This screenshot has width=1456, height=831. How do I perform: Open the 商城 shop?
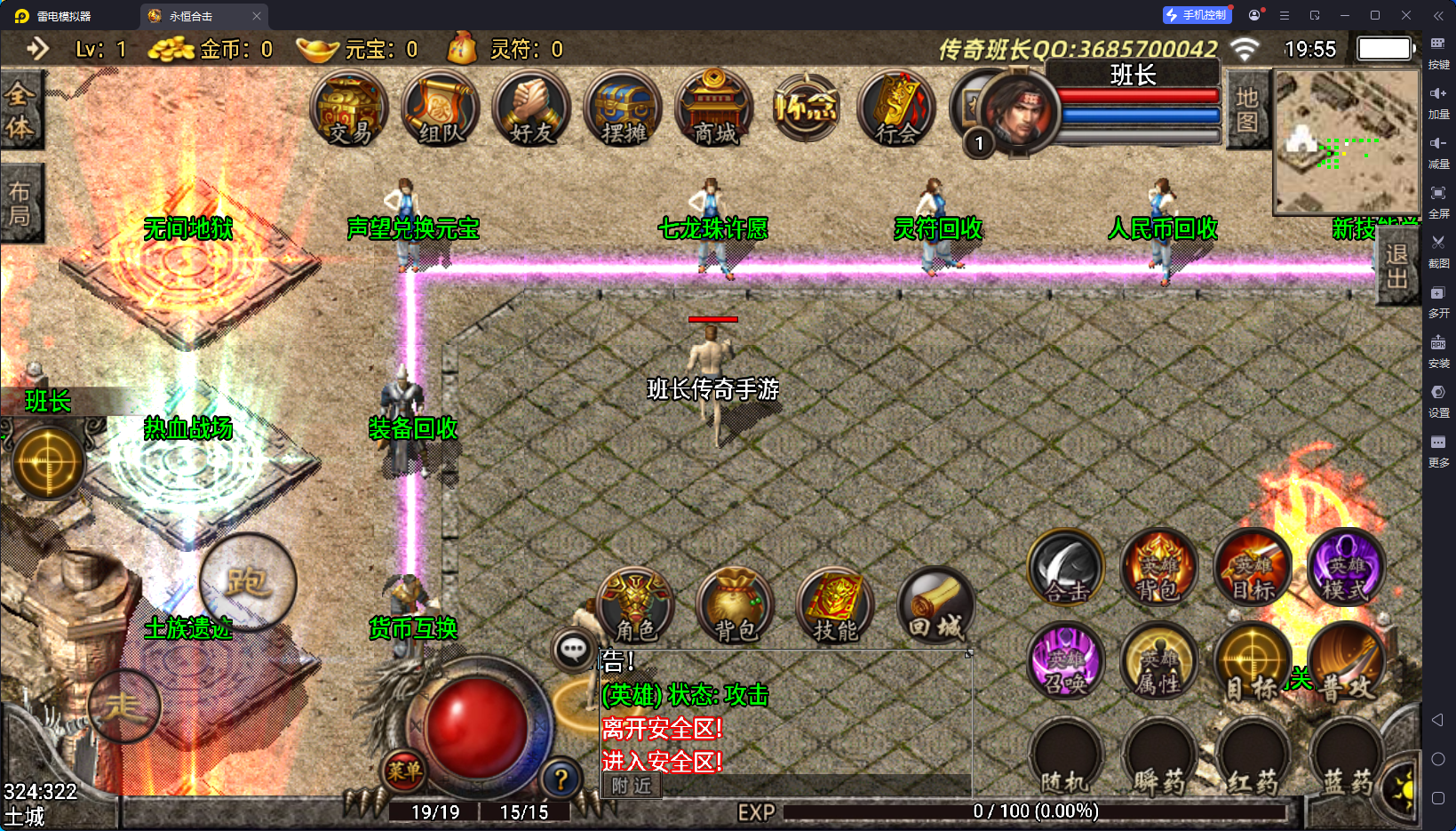point(714,110)
